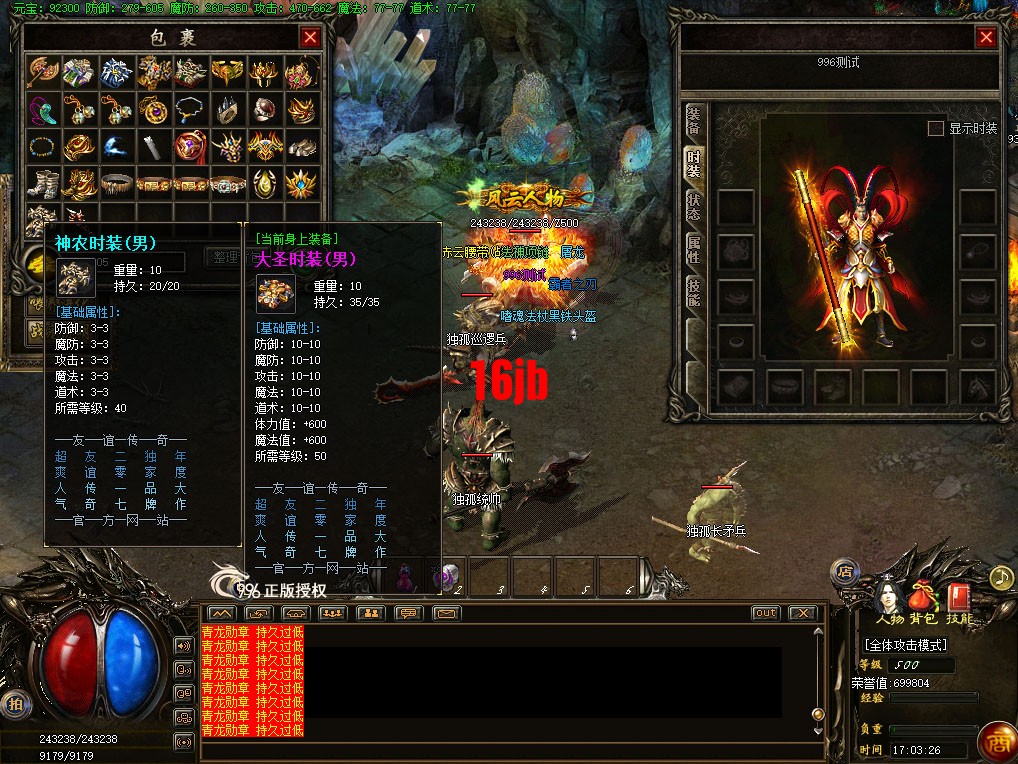Select the golden battle axe in bag
1018x764 pixels.
(x=43, y=72)
